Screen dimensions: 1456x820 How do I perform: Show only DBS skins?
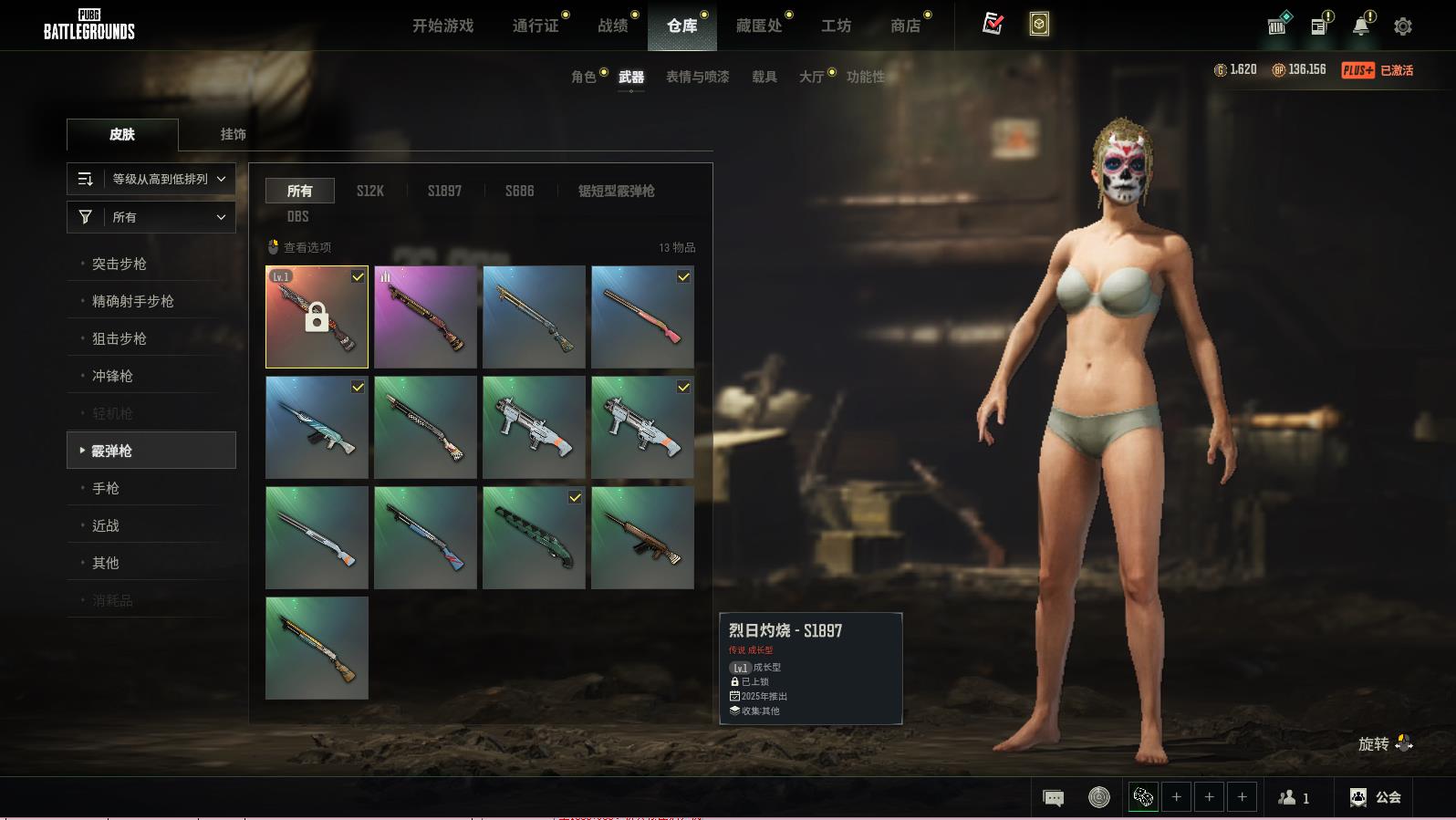297,216
